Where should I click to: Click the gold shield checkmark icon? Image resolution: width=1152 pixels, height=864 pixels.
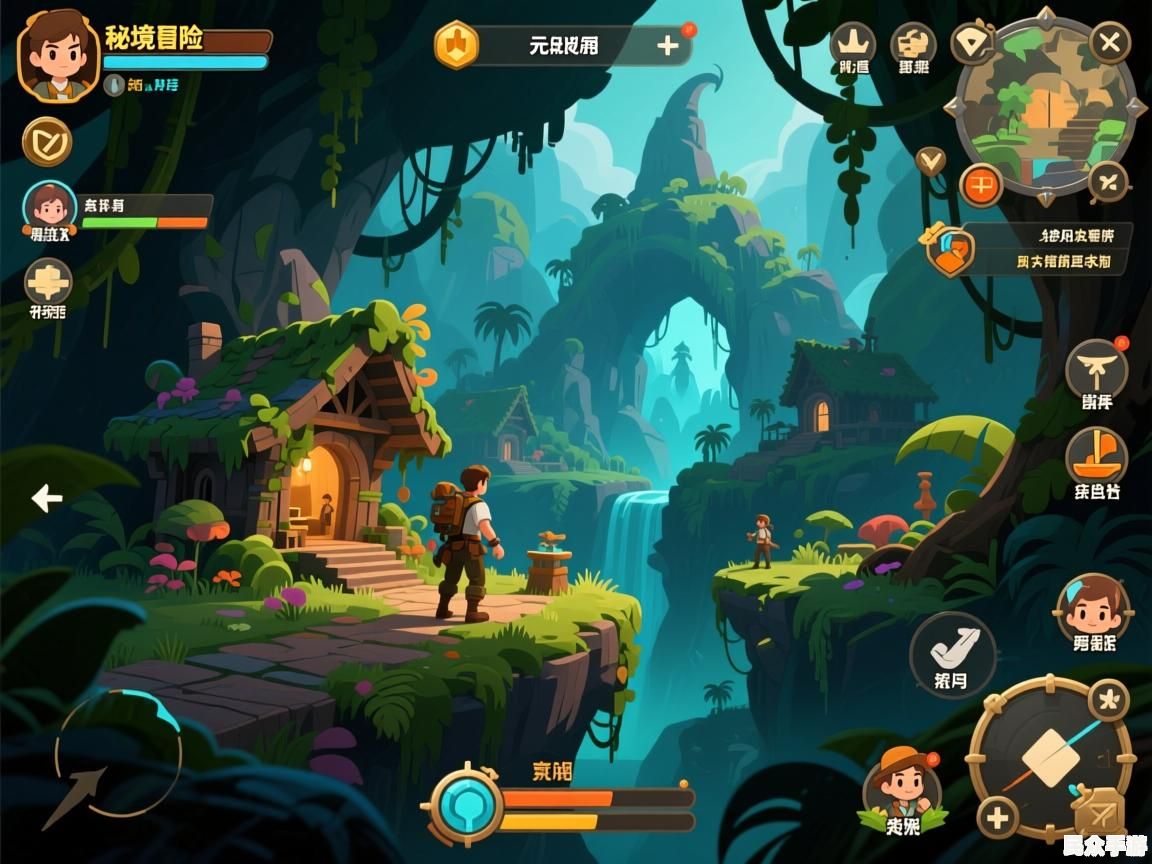[47, 141]
